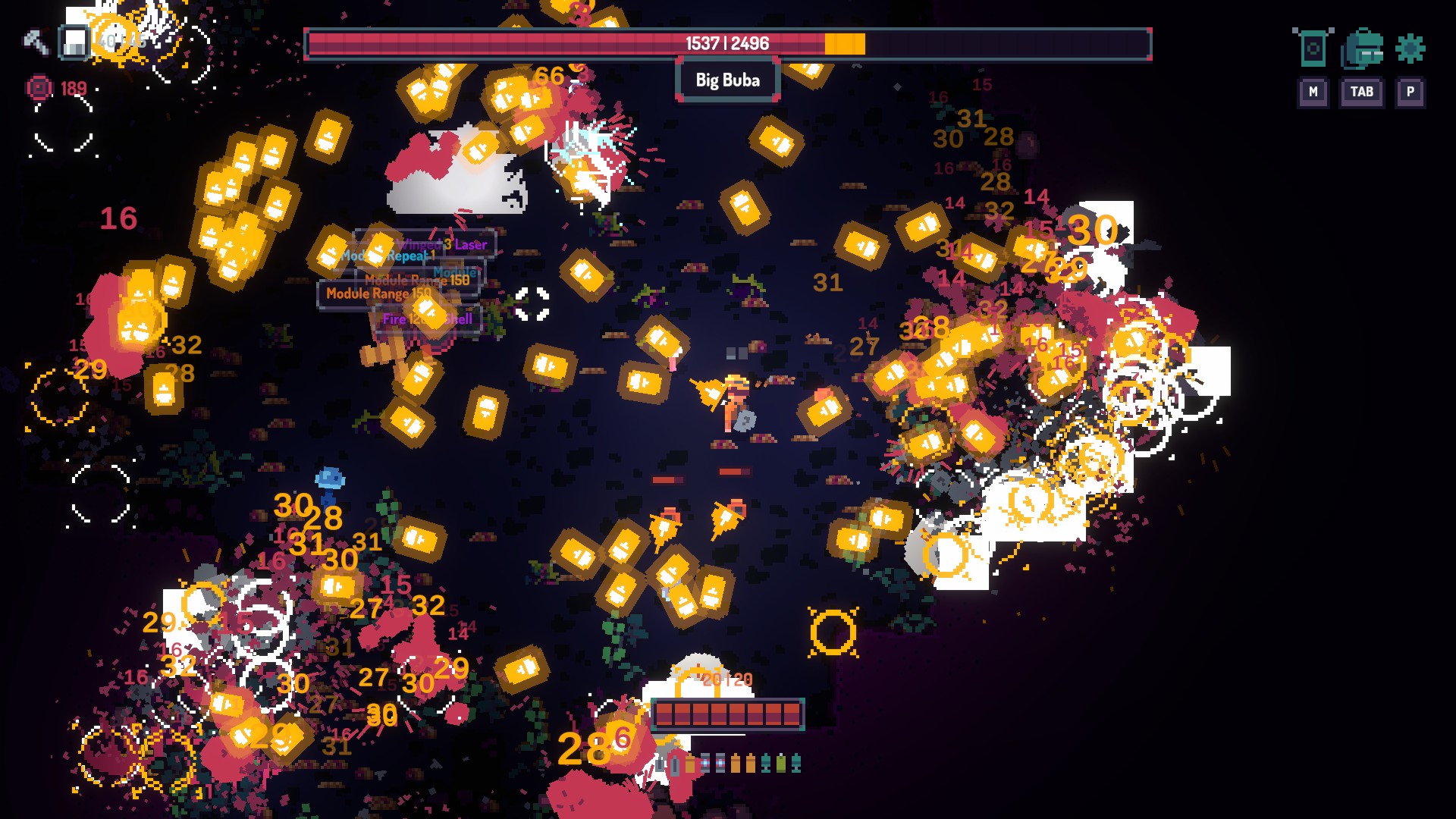
Task: Open settings with the gear icon
Action: click(x=1410, y=49)
